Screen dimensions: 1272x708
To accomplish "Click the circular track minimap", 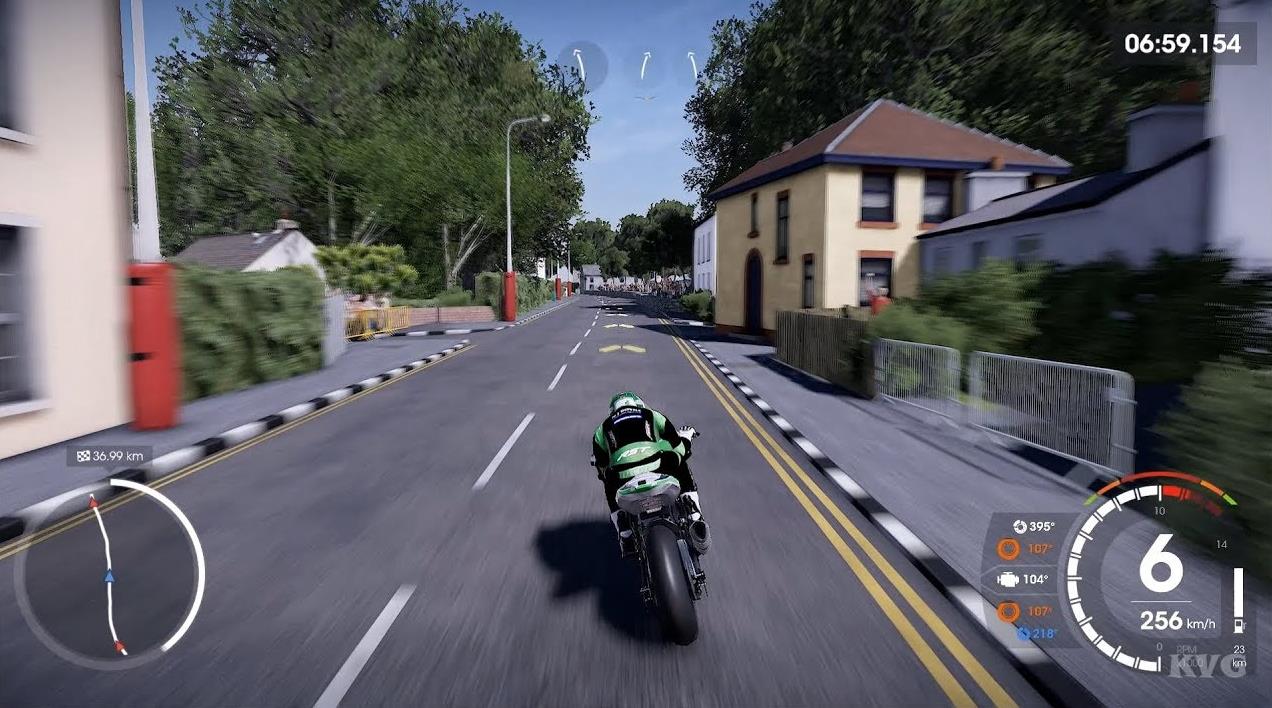I will pyautogui.click(x=109, y=574).
